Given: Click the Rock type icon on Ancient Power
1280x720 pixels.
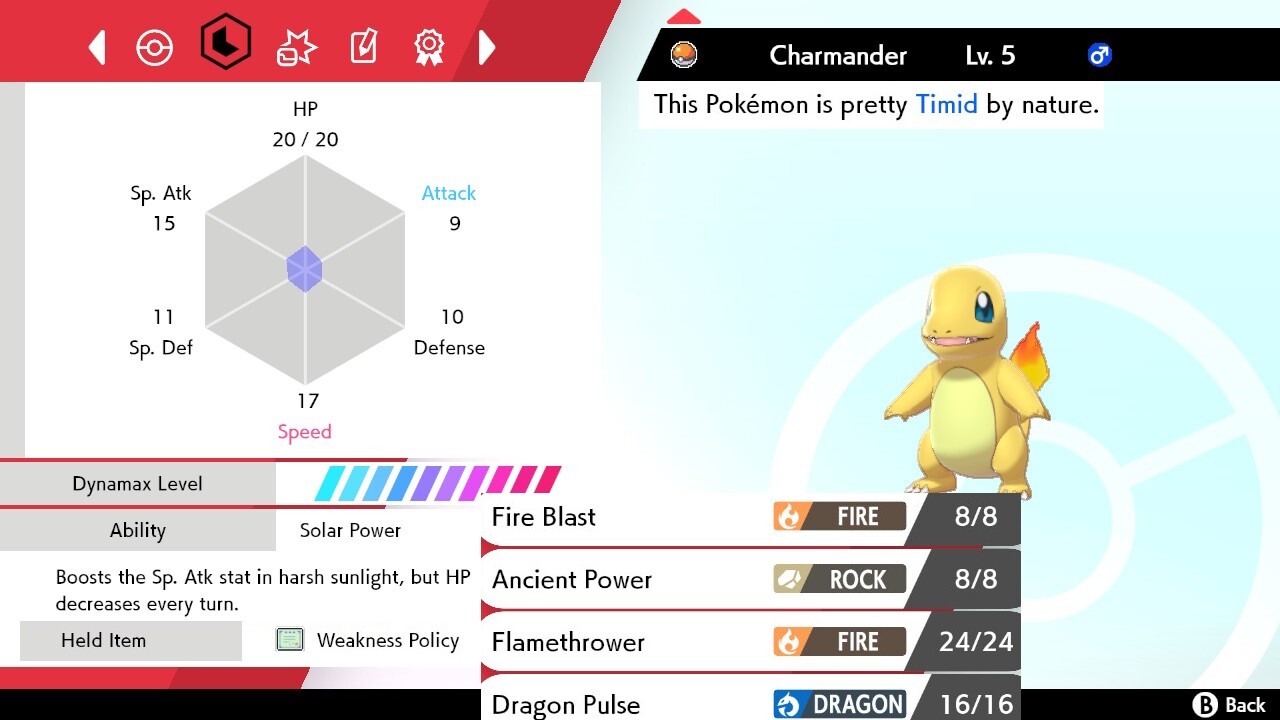Looking at the screenshot, I should point(838,579).
